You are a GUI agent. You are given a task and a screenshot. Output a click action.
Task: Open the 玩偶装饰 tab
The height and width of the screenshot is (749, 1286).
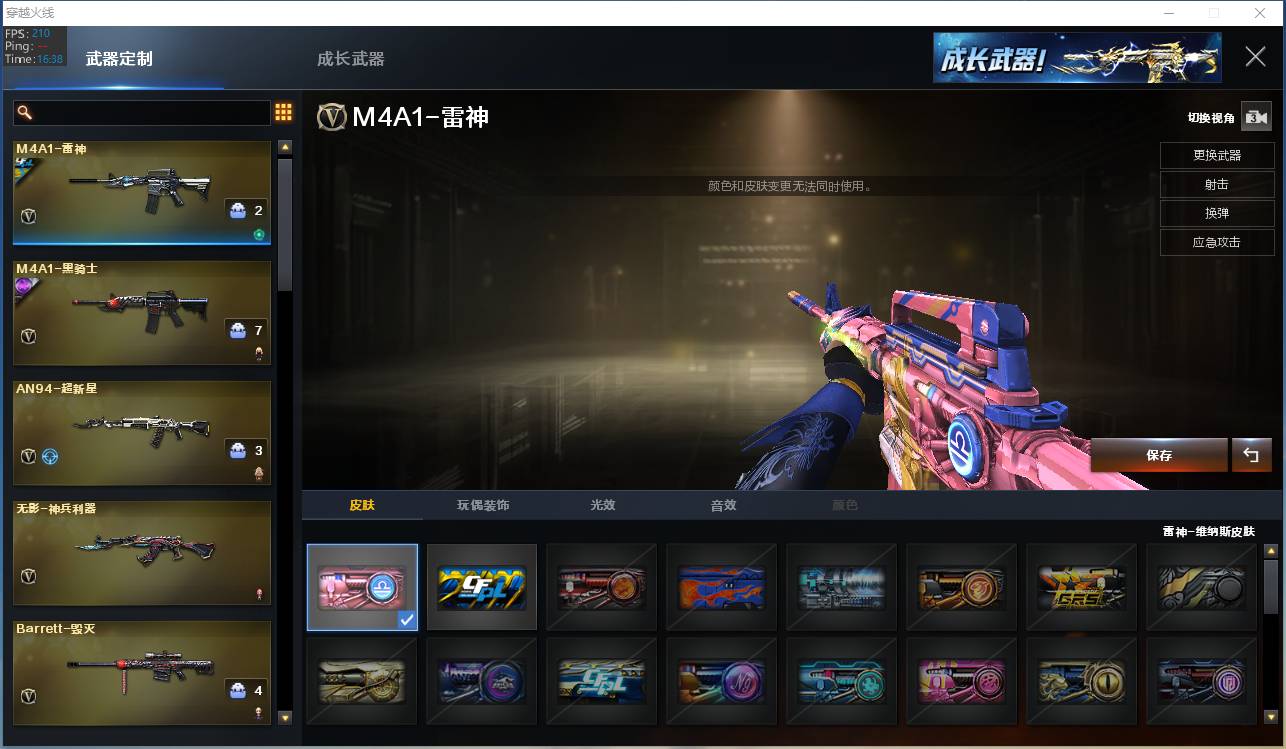pyautogui.click(x=483, y=505)
